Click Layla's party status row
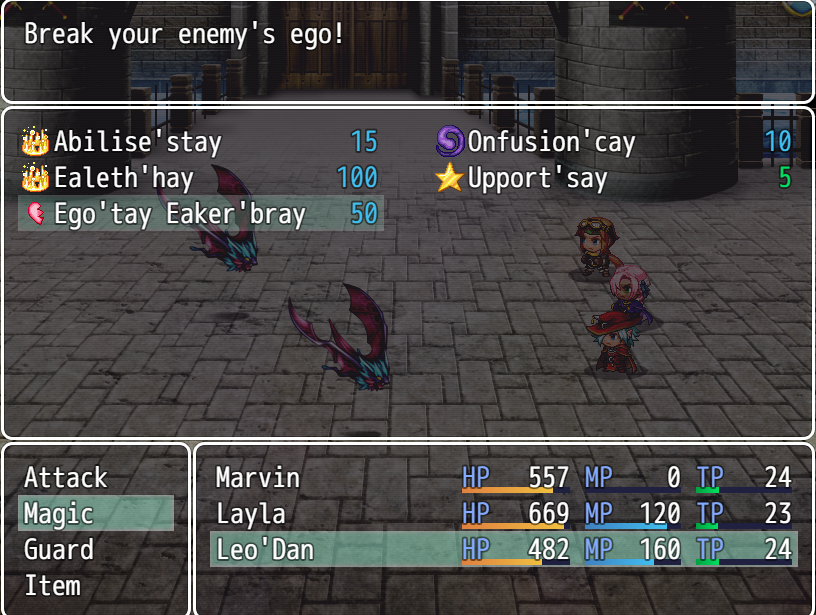The width and height of the screenshot is (816, 615). click(x=503, y=514)
